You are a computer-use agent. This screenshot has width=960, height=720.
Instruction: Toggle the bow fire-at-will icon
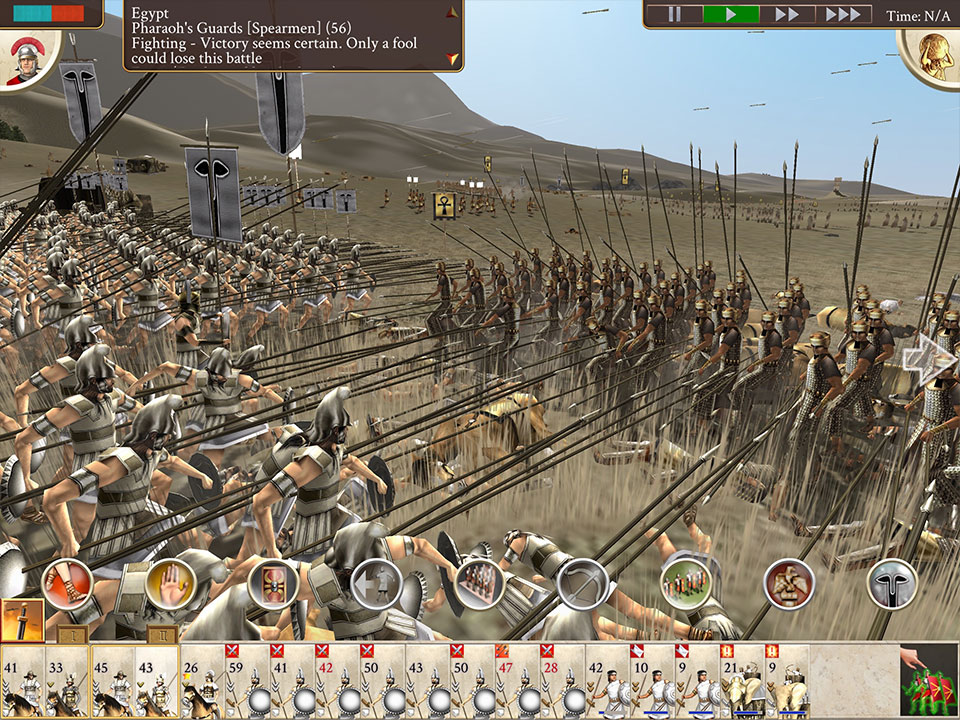tap(582, 584)
